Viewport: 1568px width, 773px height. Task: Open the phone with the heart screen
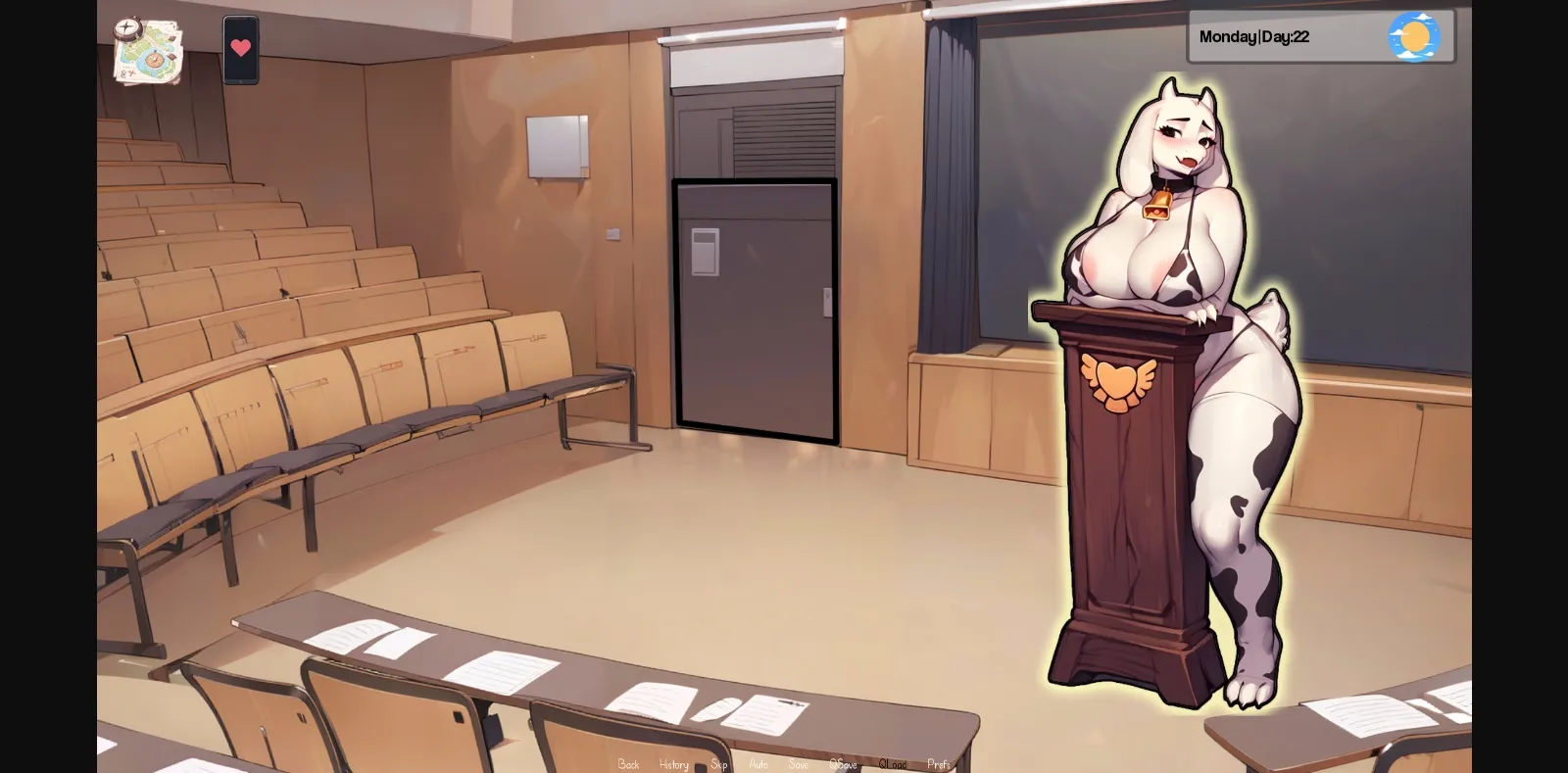pos(240,49)
